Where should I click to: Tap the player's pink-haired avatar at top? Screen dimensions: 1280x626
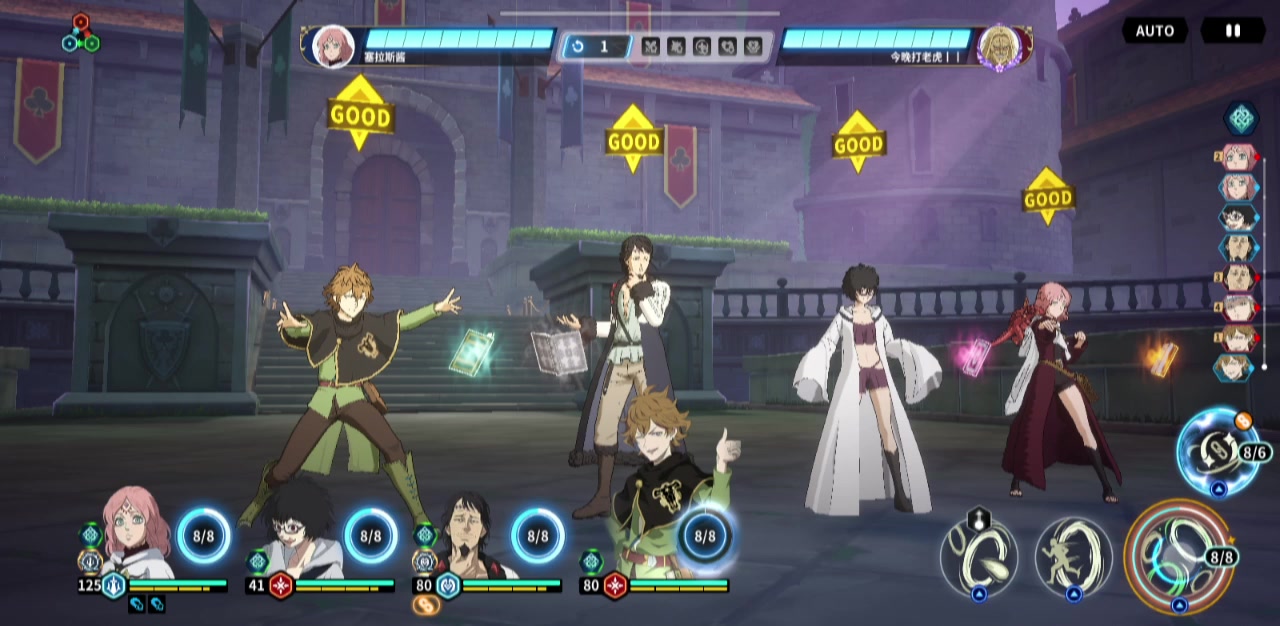(x=333, y=46)
